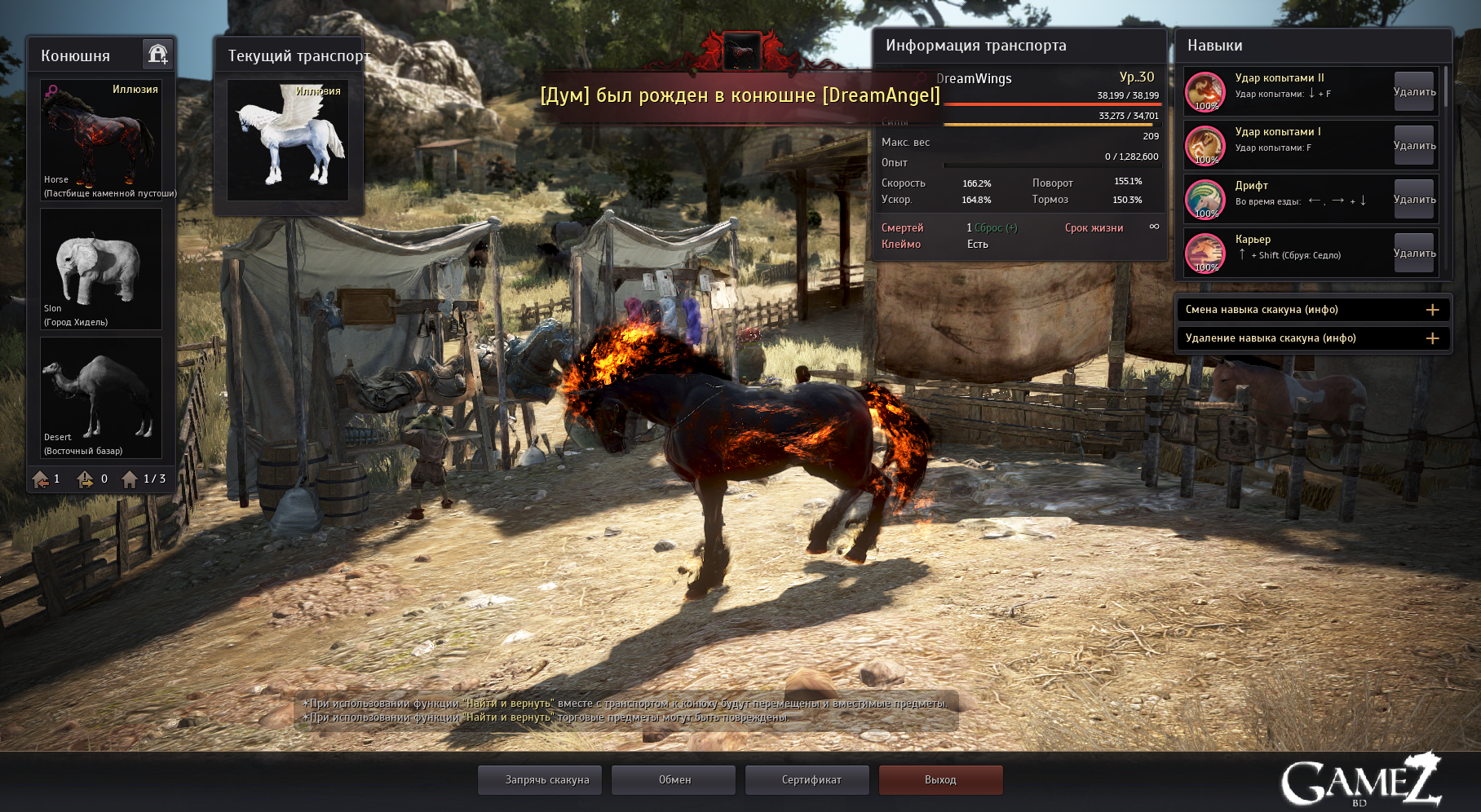Viewport: 1481px width, 812px height.
Task: Select the Удар копытами II skill icon
Action: click(x=1205, y=92)
